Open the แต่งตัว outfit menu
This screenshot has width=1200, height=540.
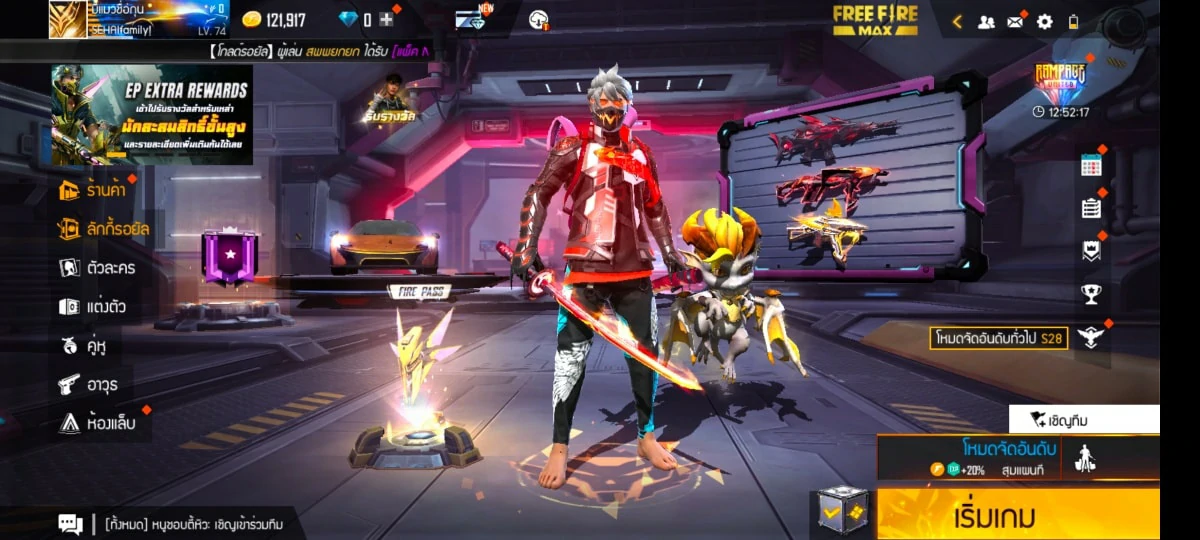coord(93,307)
